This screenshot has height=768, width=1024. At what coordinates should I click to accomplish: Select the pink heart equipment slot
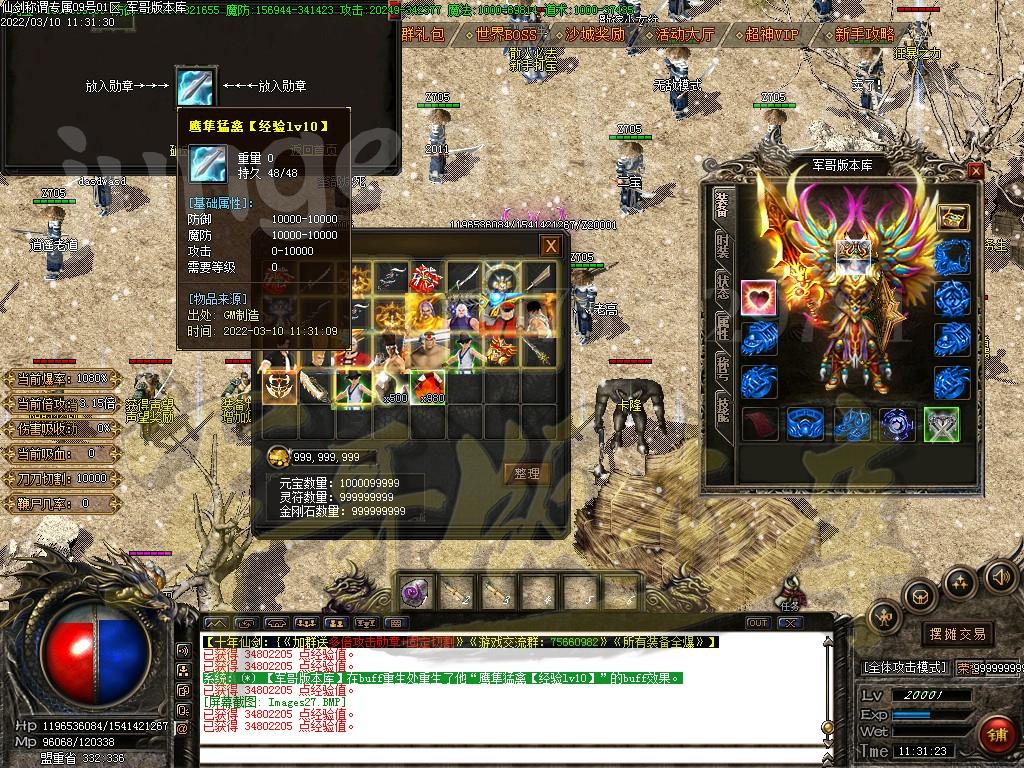click(759, 298)
